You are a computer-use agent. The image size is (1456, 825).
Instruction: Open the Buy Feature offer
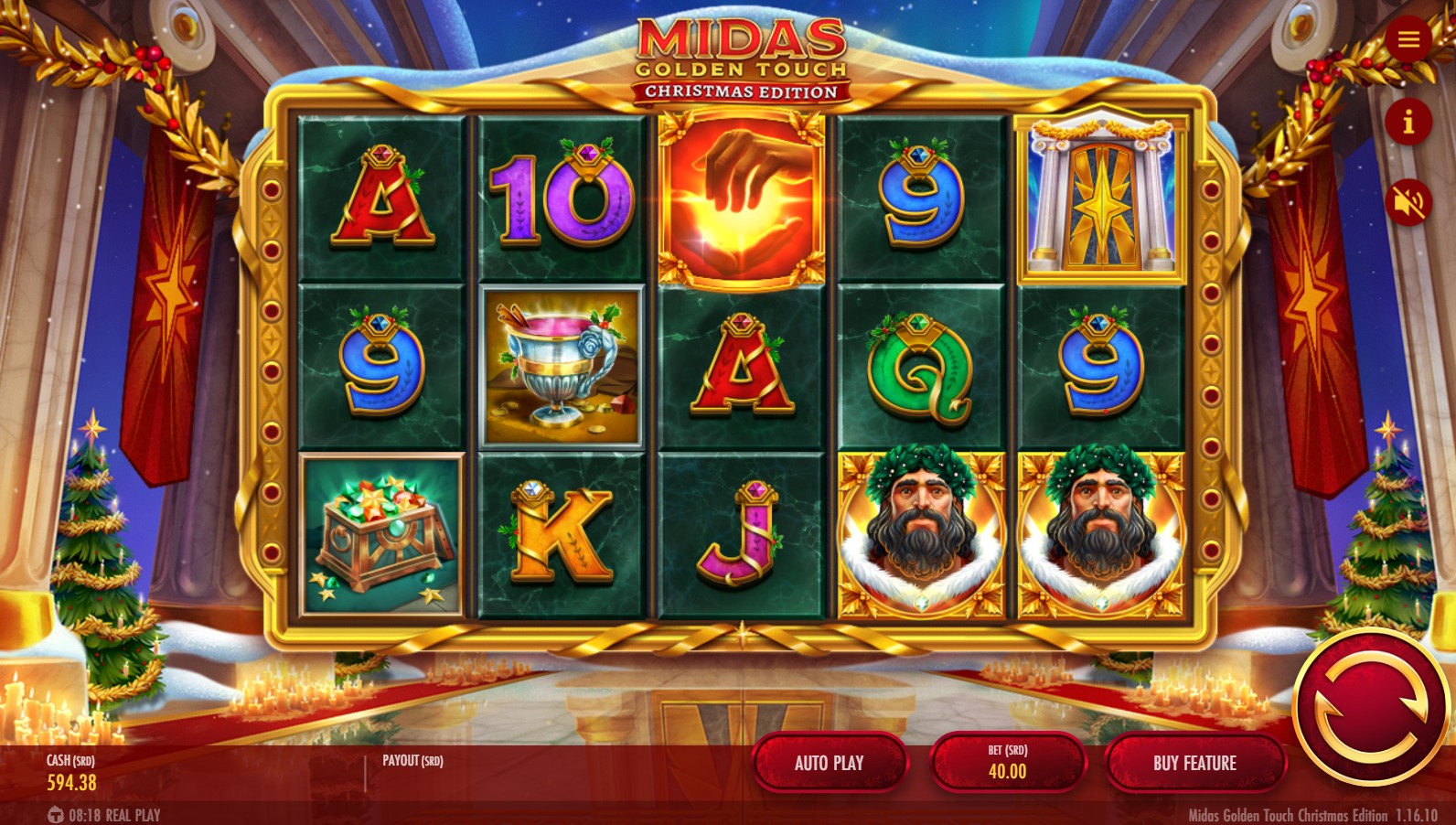point(1194,763)
